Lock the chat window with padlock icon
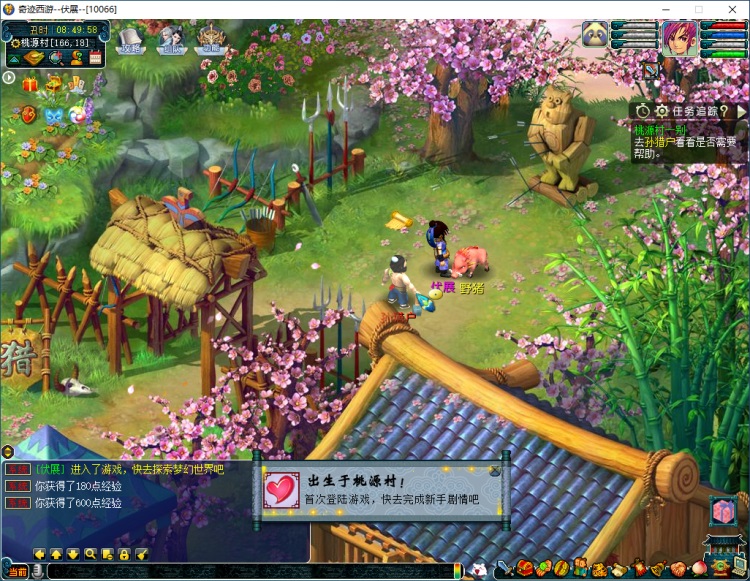Viewport: 750px width, 581px height. pyautogui.click(x=124, y=554)
